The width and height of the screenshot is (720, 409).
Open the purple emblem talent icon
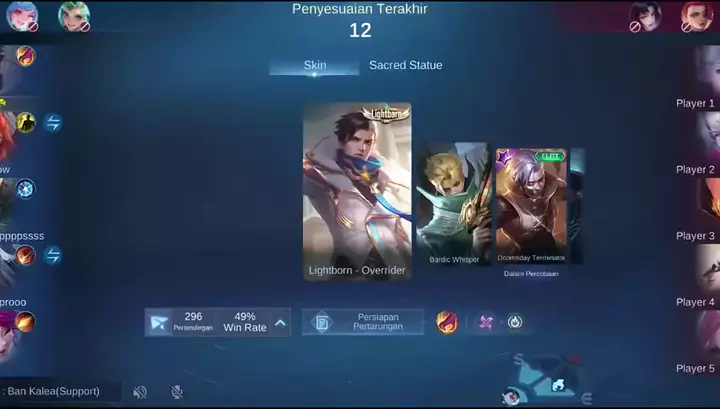coord(485,322)
